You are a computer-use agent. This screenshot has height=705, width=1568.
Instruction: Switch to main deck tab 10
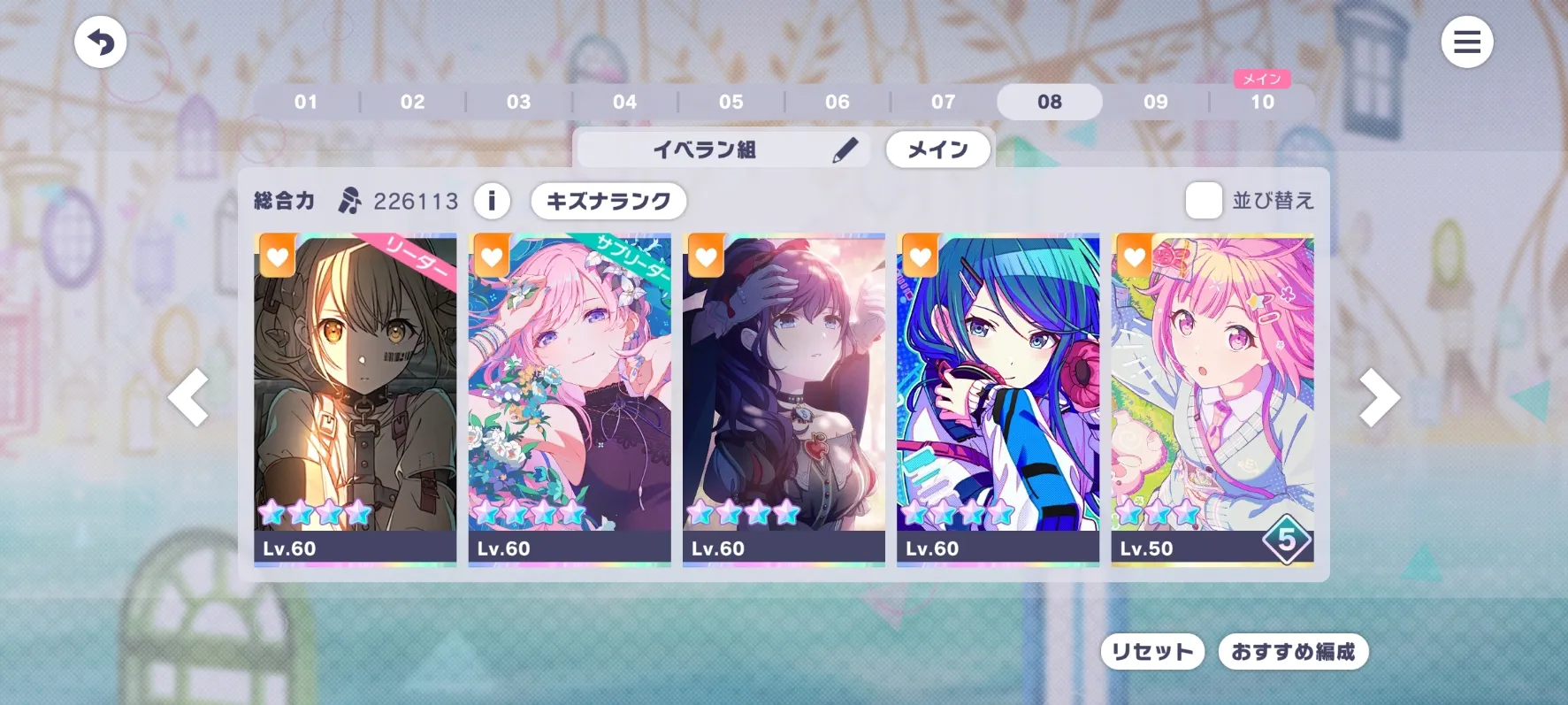pos(1262,102)
